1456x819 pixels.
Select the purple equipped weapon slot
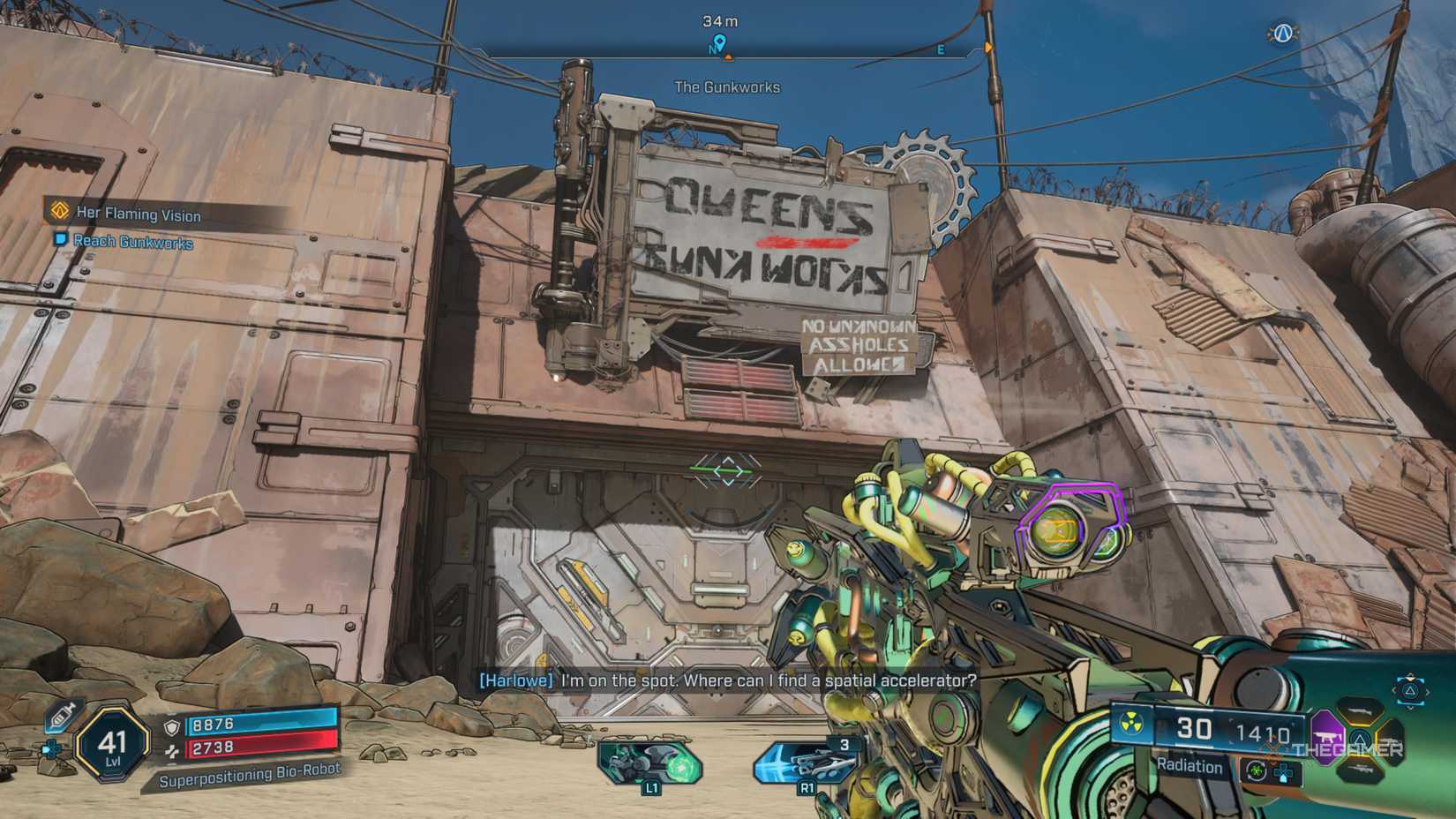pos(1326,734)
